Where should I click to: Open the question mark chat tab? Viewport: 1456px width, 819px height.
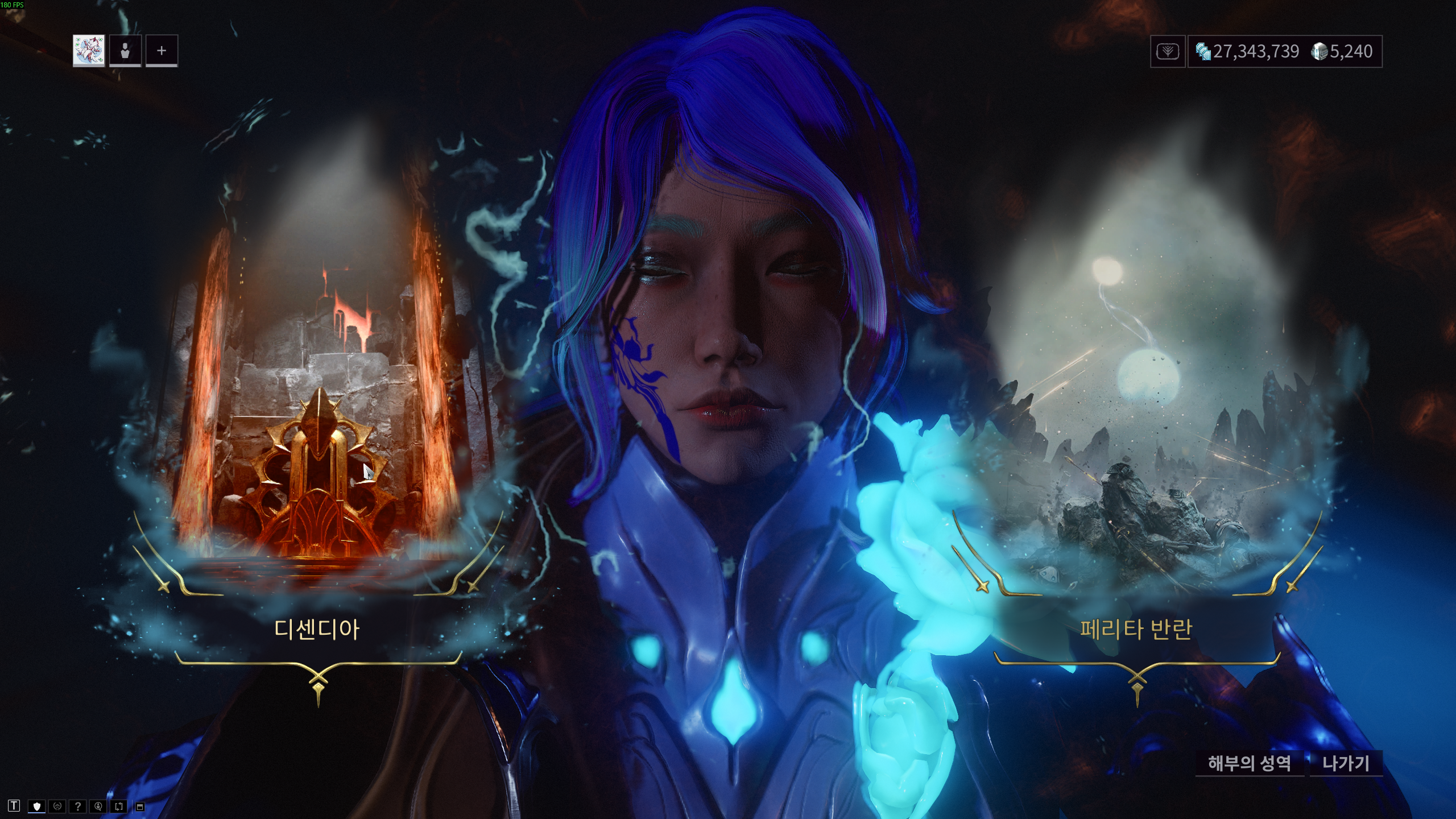tap(77, 806)
